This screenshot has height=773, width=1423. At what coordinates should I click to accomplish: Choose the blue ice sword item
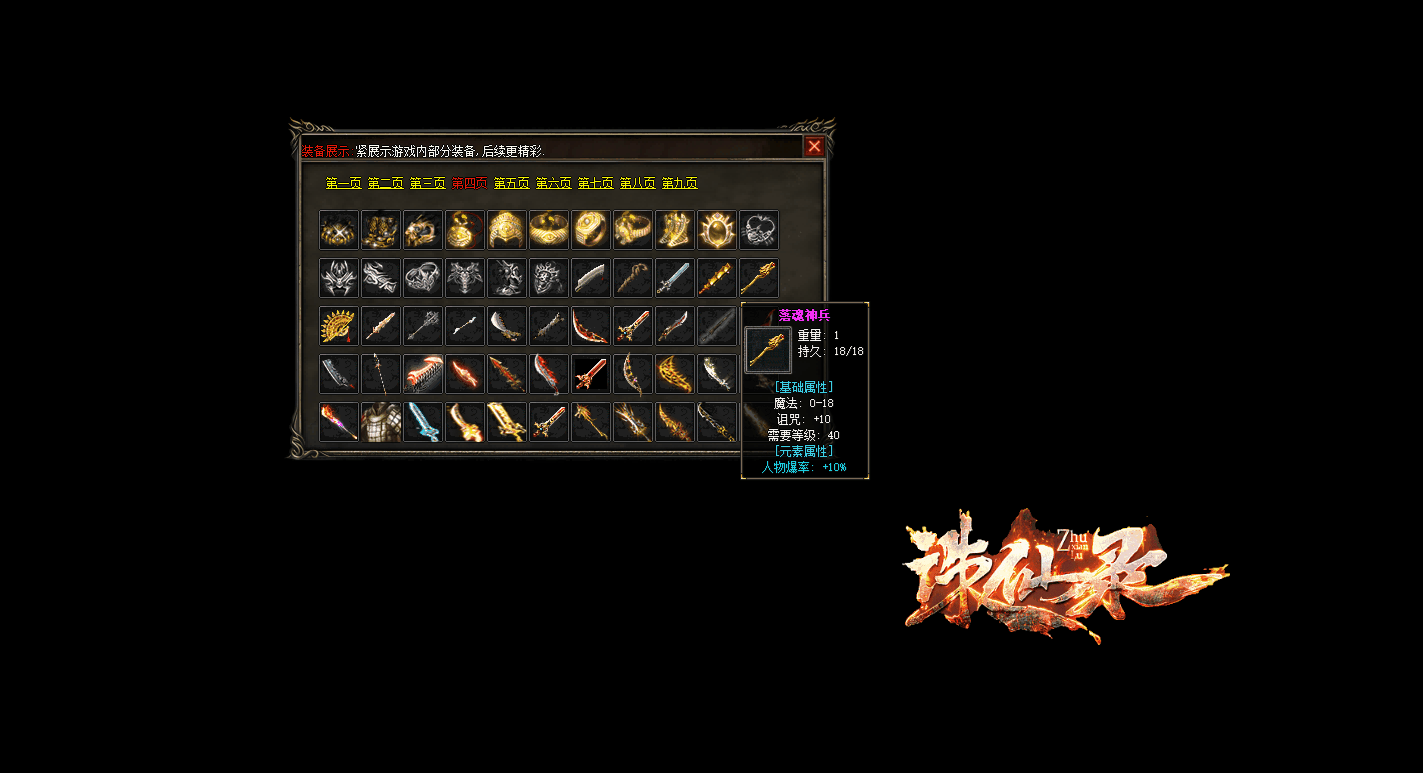click(423, 422)
